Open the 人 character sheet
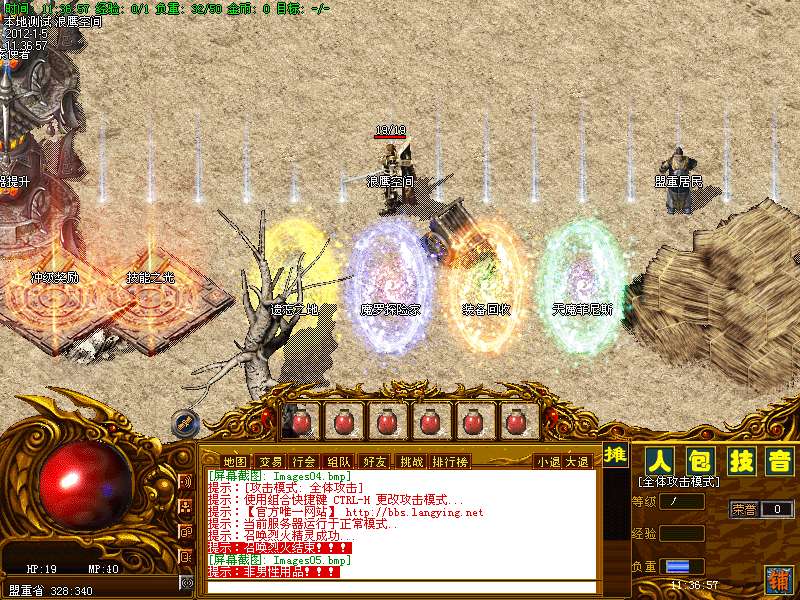800x600 pixels. (658, 461)
